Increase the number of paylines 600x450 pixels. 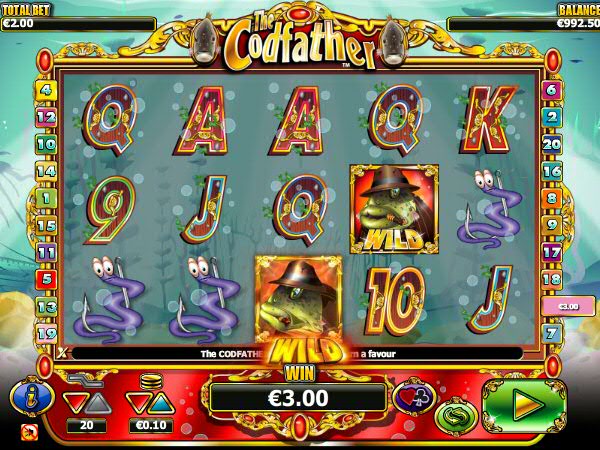click(x=97, y=403)
